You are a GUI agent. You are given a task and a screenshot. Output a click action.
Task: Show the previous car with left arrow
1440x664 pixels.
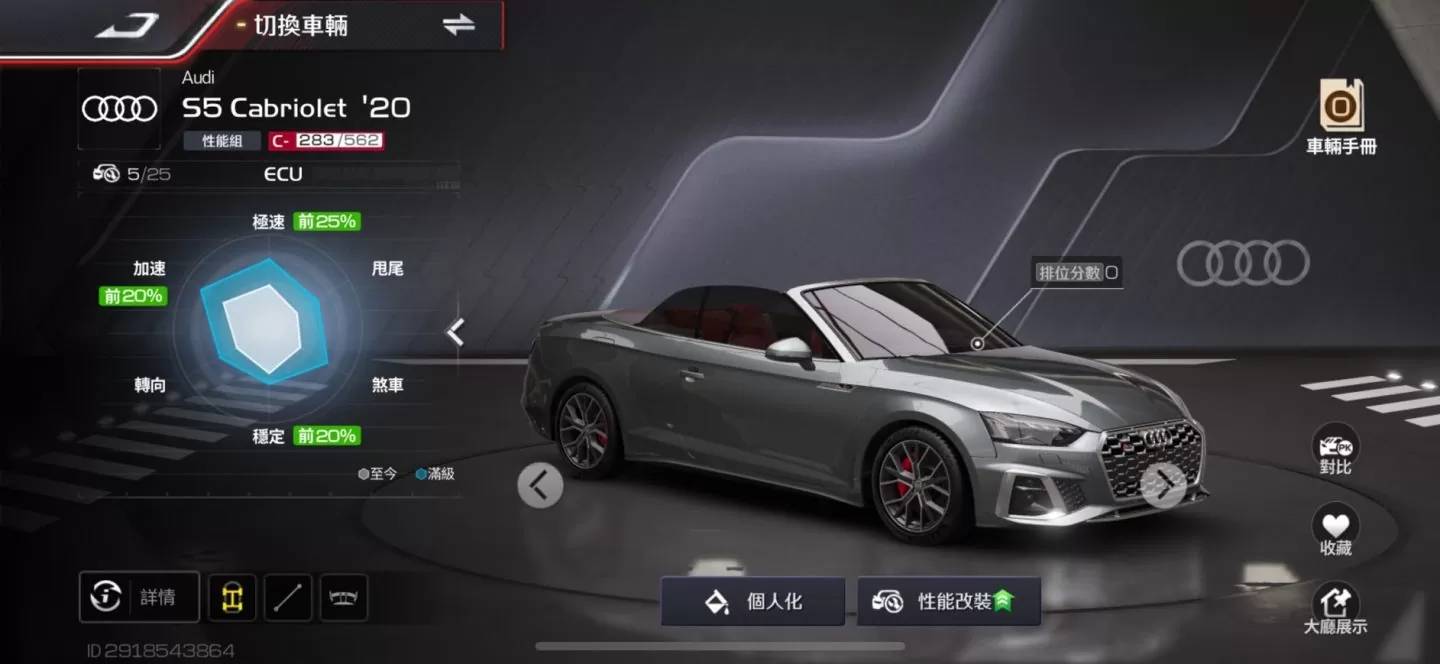[x=540, y=486]
